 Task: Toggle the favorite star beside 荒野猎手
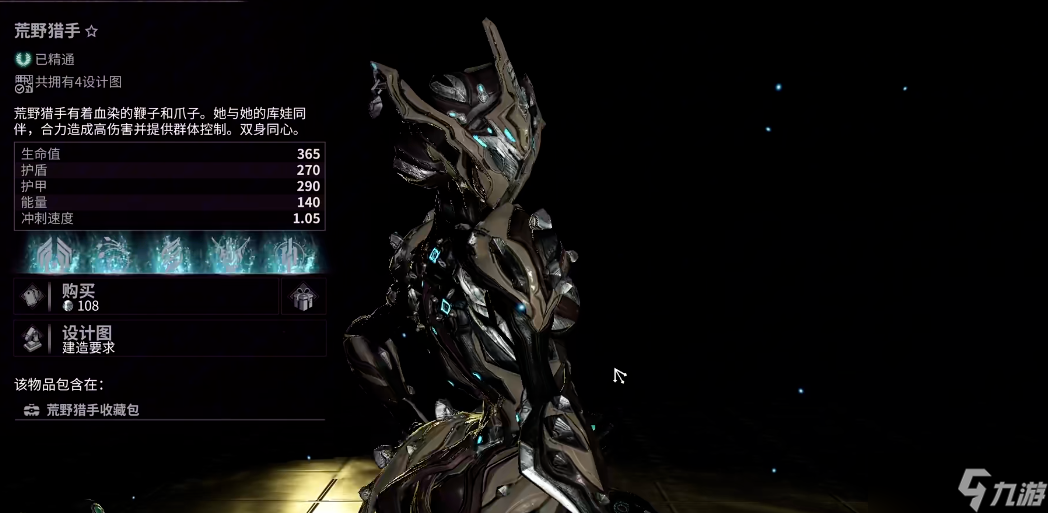tap(92, 32)
